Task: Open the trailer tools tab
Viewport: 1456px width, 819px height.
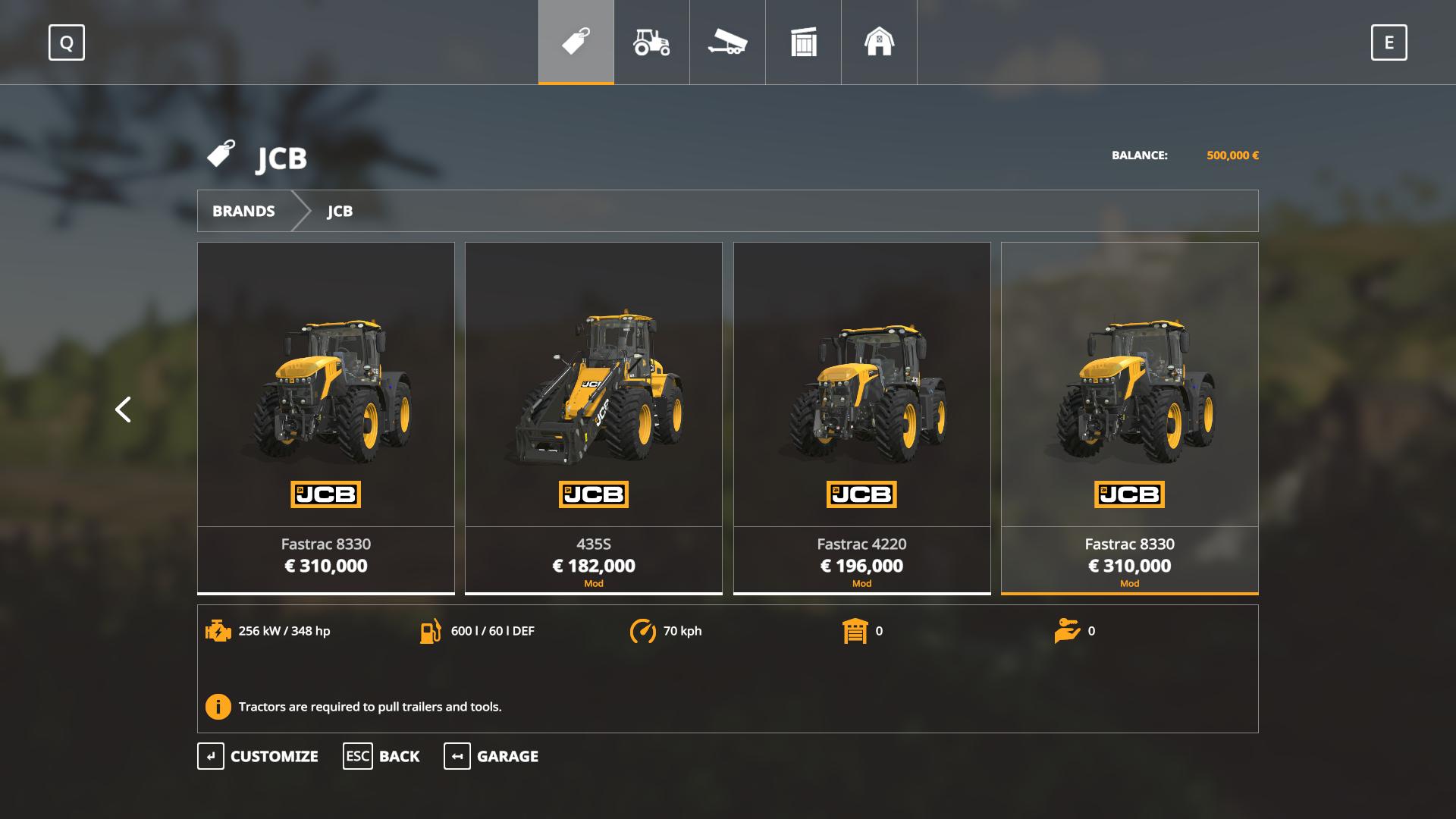Action: point(727,42)
